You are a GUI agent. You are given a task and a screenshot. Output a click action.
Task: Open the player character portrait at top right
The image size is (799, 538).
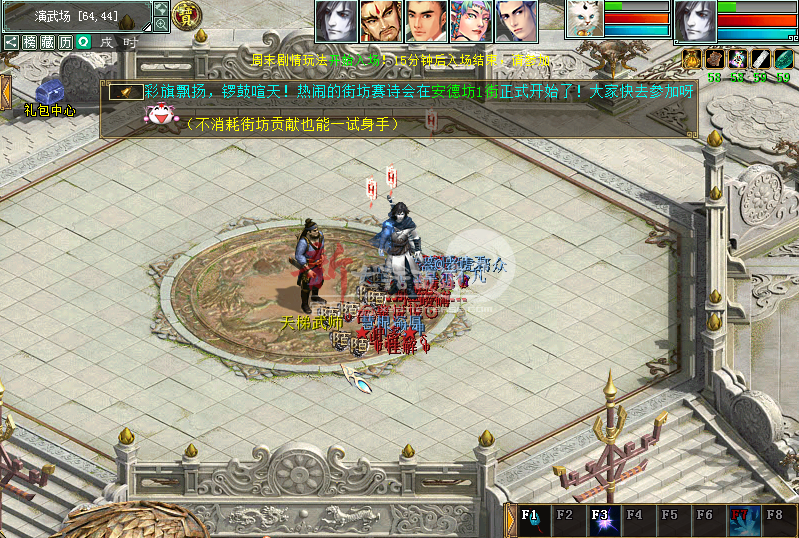point(695,20)
